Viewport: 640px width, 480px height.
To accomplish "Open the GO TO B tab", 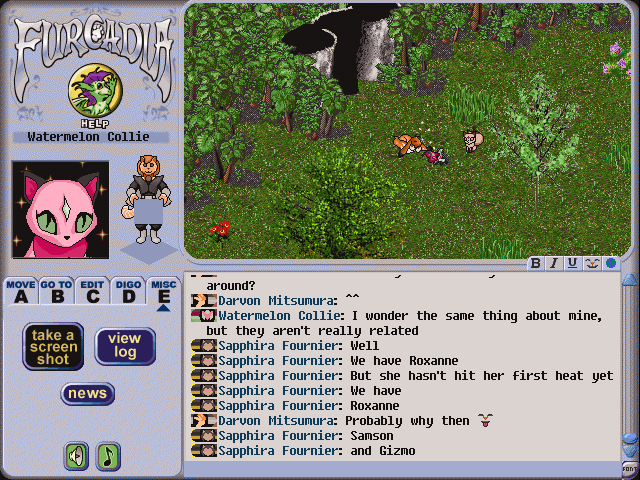I will click(56, 291).
